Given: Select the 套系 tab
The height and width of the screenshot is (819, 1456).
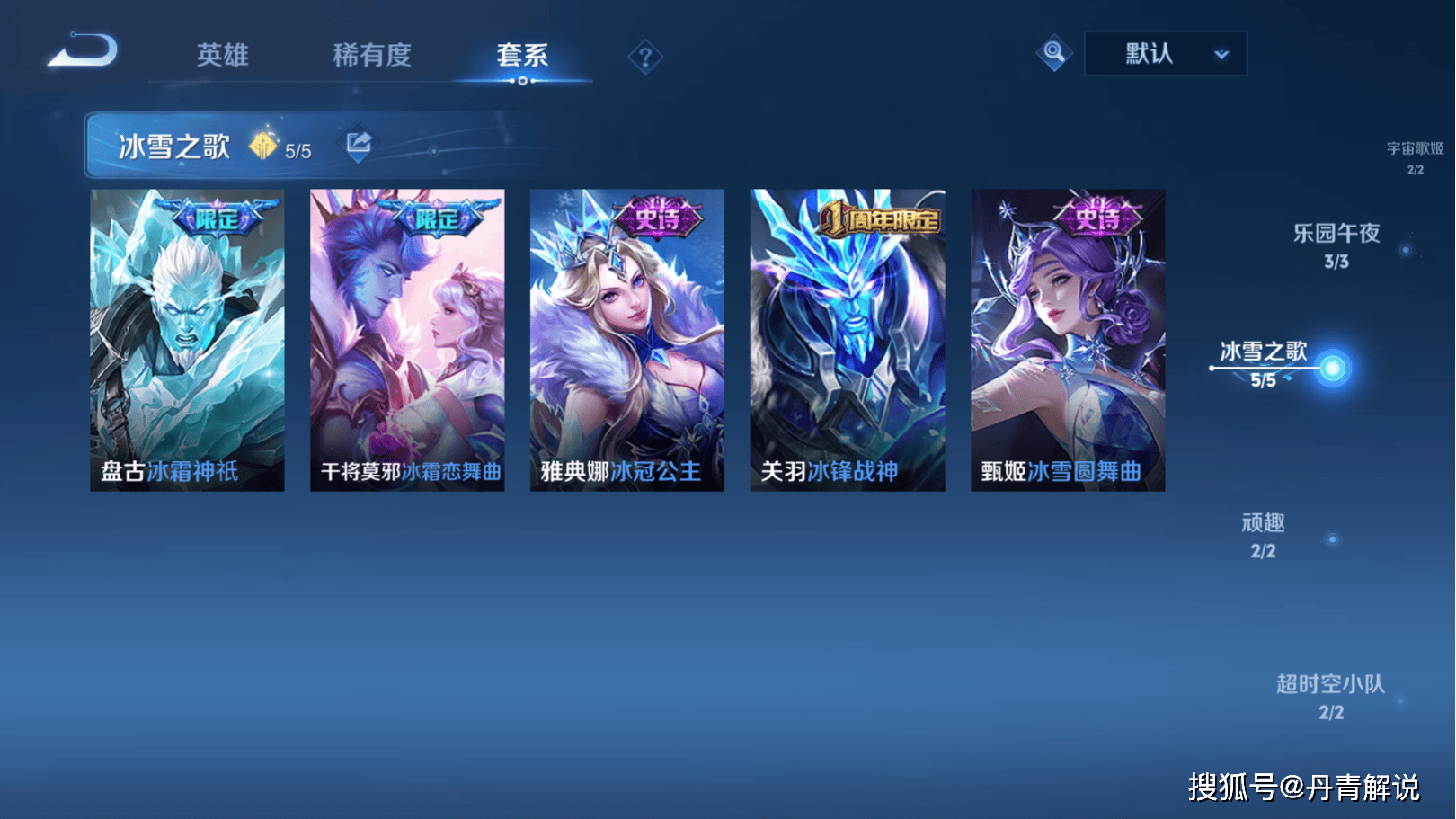Looking at the screenshot, I should coord(522,56).
